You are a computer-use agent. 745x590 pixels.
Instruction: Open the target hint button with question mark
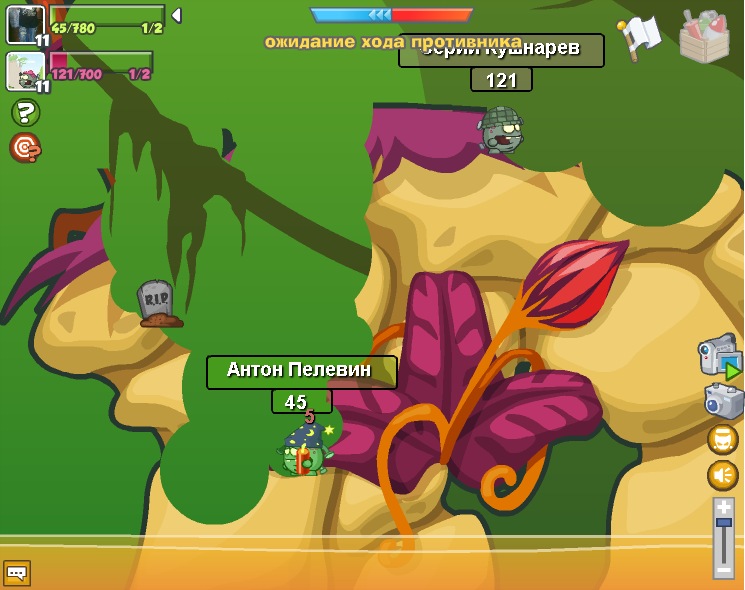[x=25, y=147]
